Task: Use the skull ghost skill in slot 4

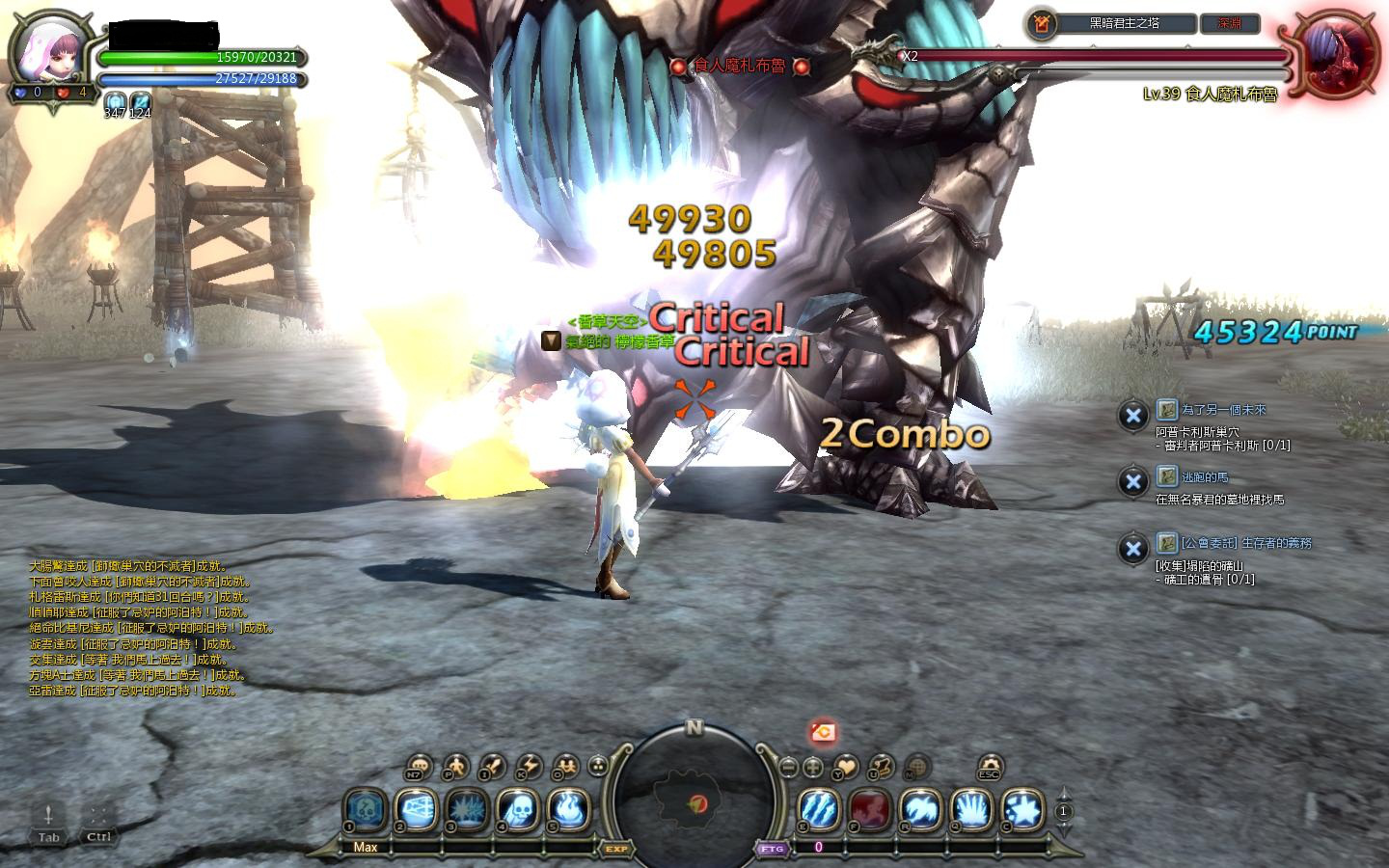Action: [517, 809]
